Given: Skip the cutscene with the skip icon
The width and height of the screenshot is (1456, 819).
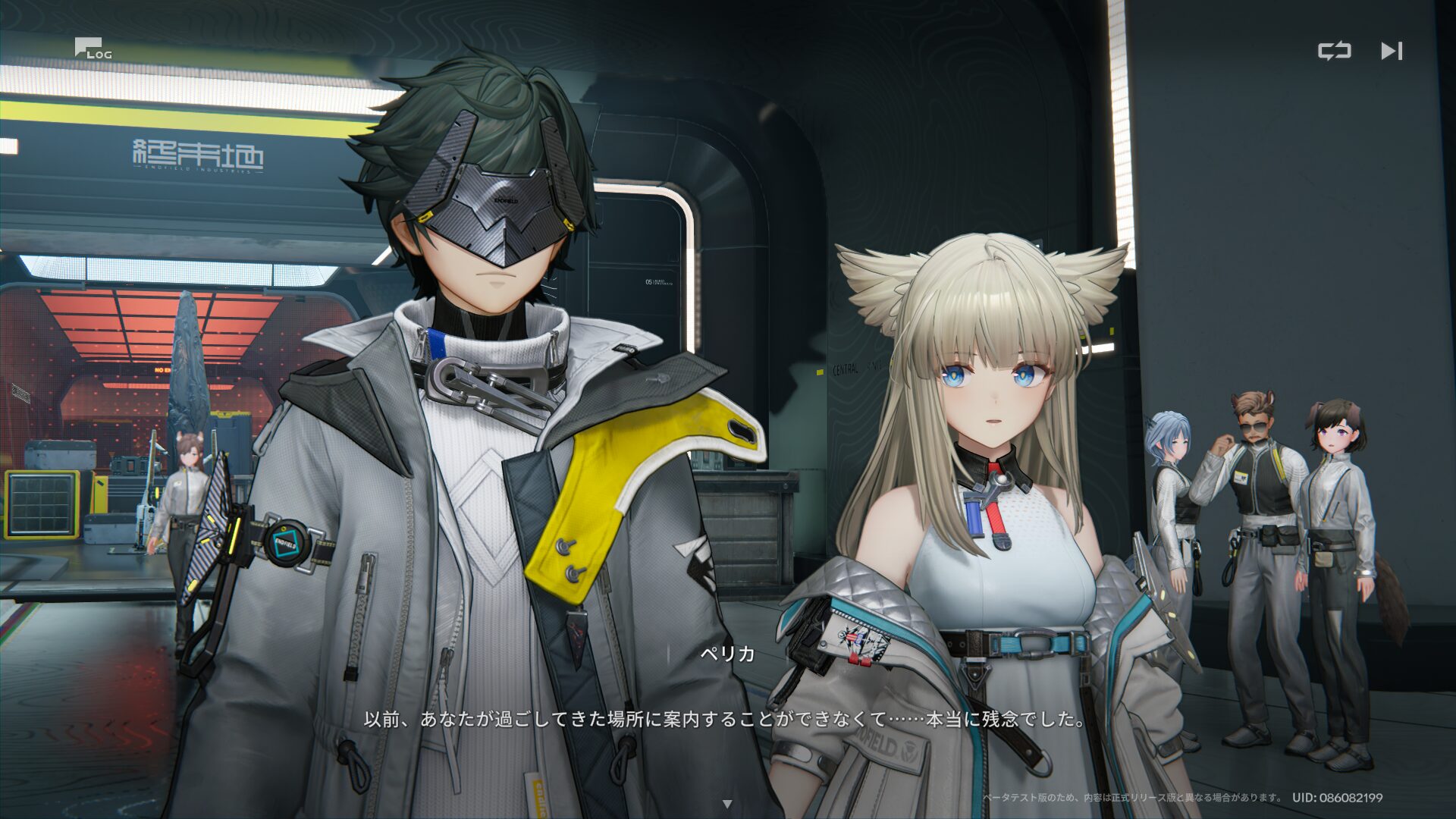Looking at the screenshot, I should point(1392,51).
